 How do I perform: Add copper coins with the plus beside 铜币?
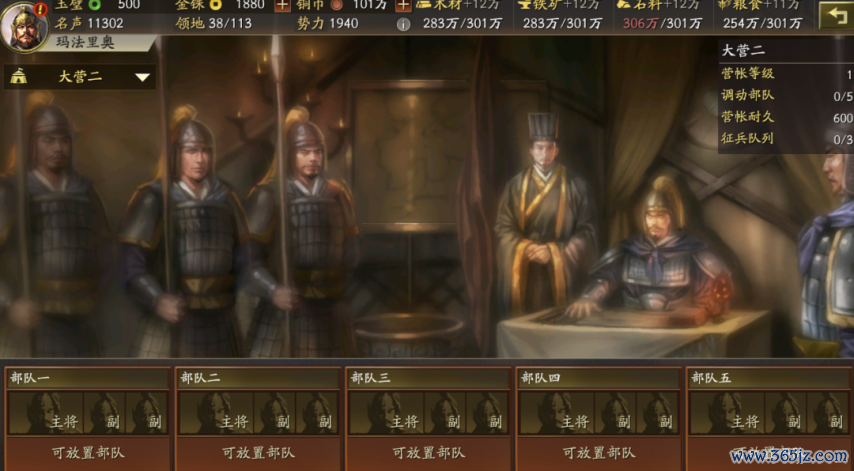pos(402,5)
